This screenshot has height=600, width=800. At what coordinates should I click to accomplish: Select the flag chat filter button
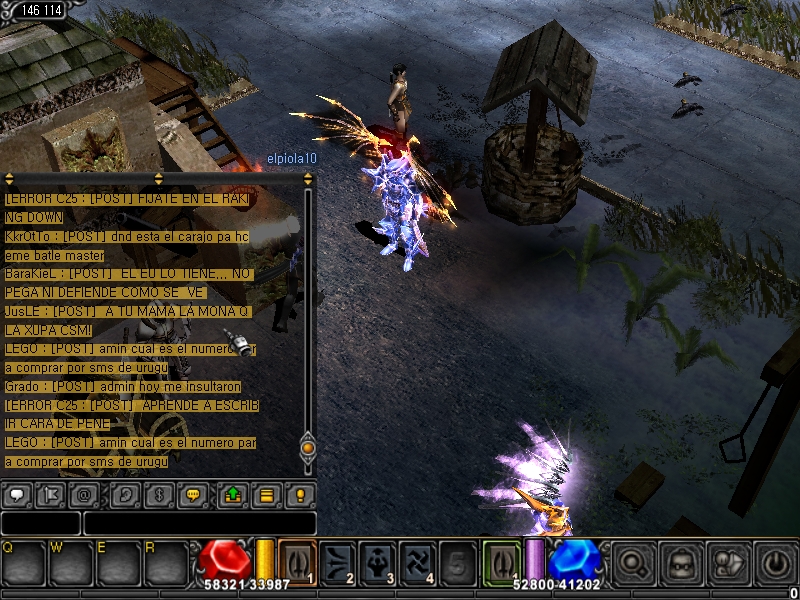click(x=50, y=495)
